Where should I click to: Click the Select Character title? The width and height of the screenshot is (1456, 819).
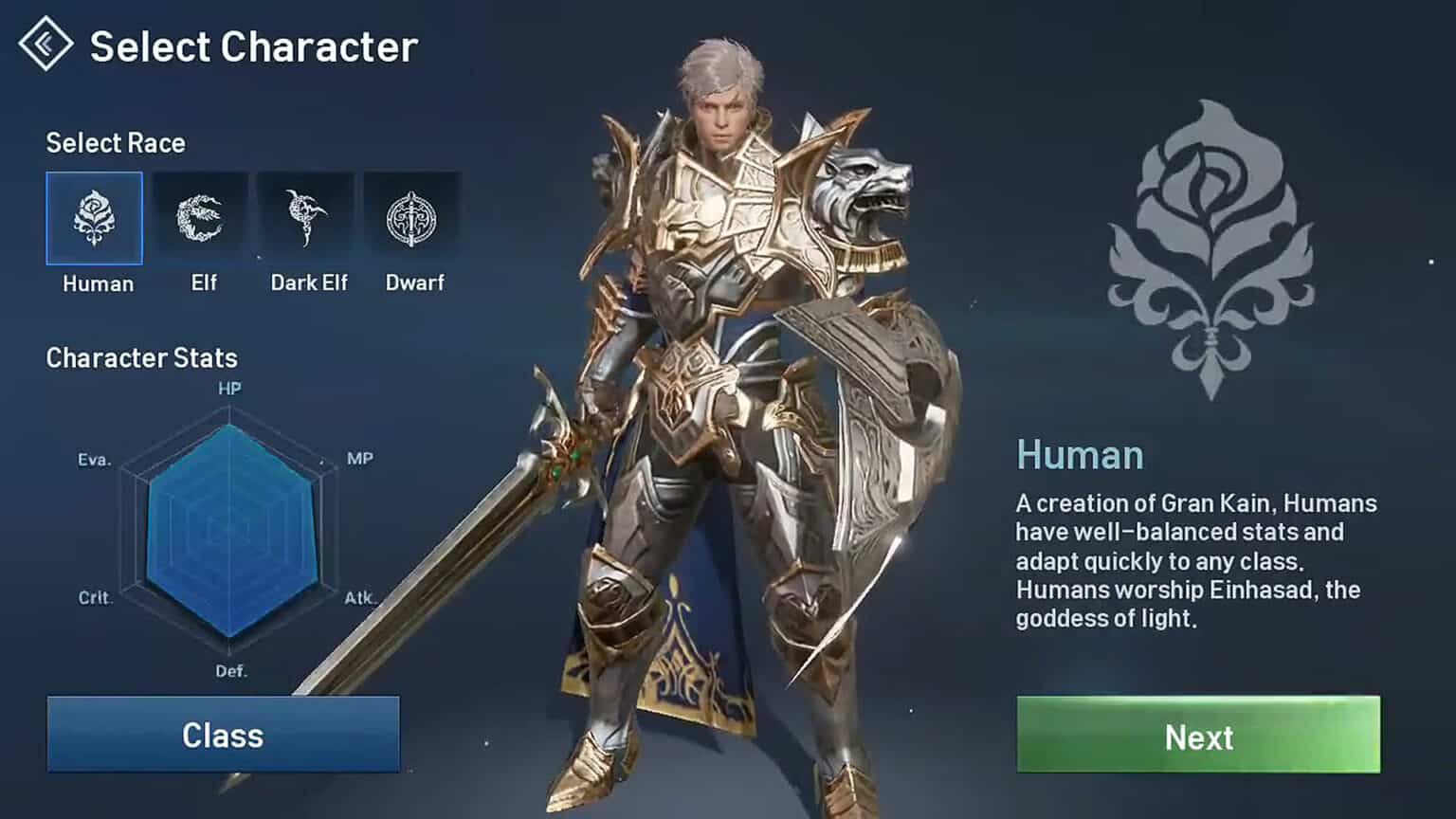pos(252,45)
